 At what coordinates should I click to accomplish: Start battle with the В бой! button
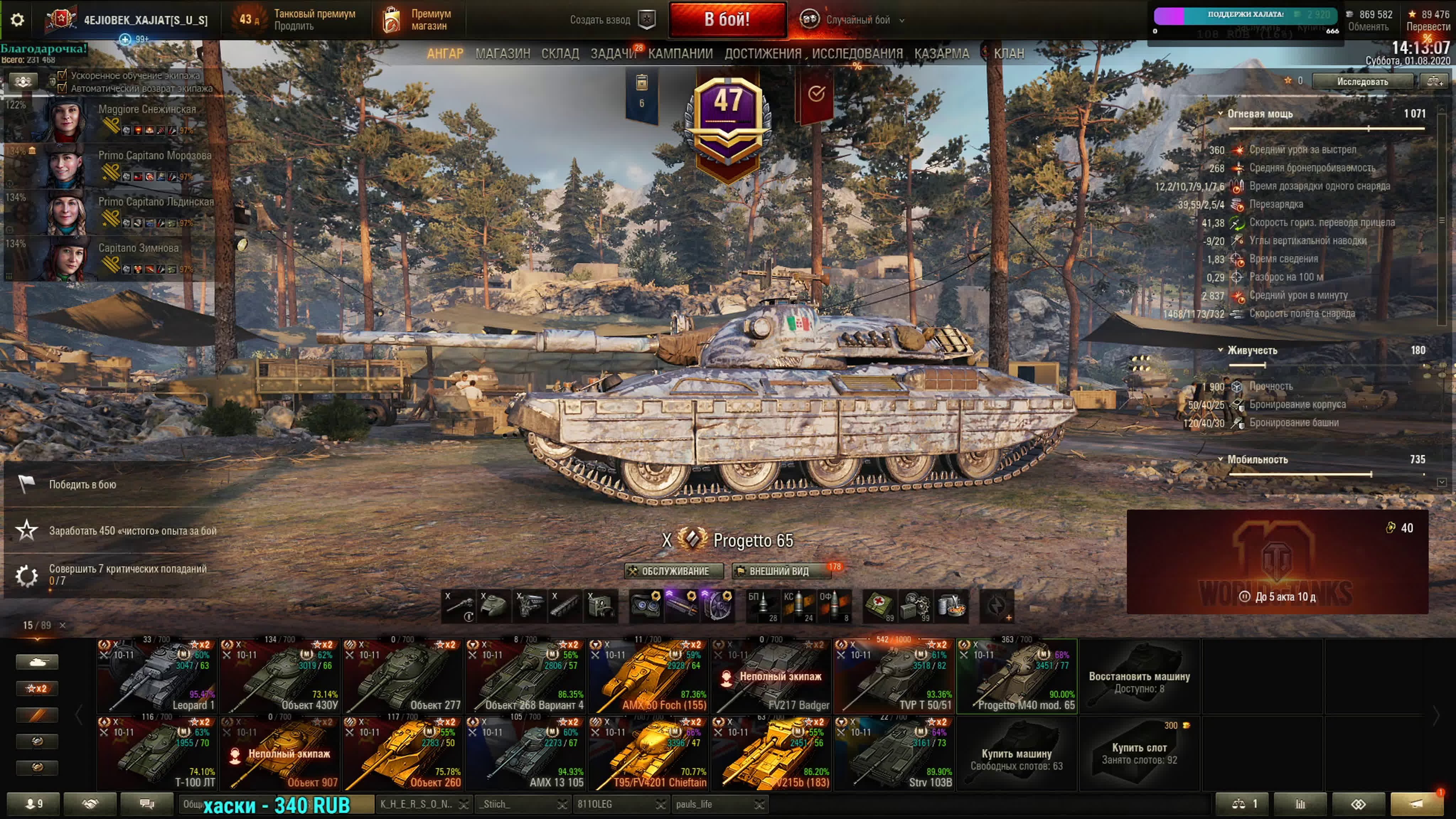click(727, 20)
